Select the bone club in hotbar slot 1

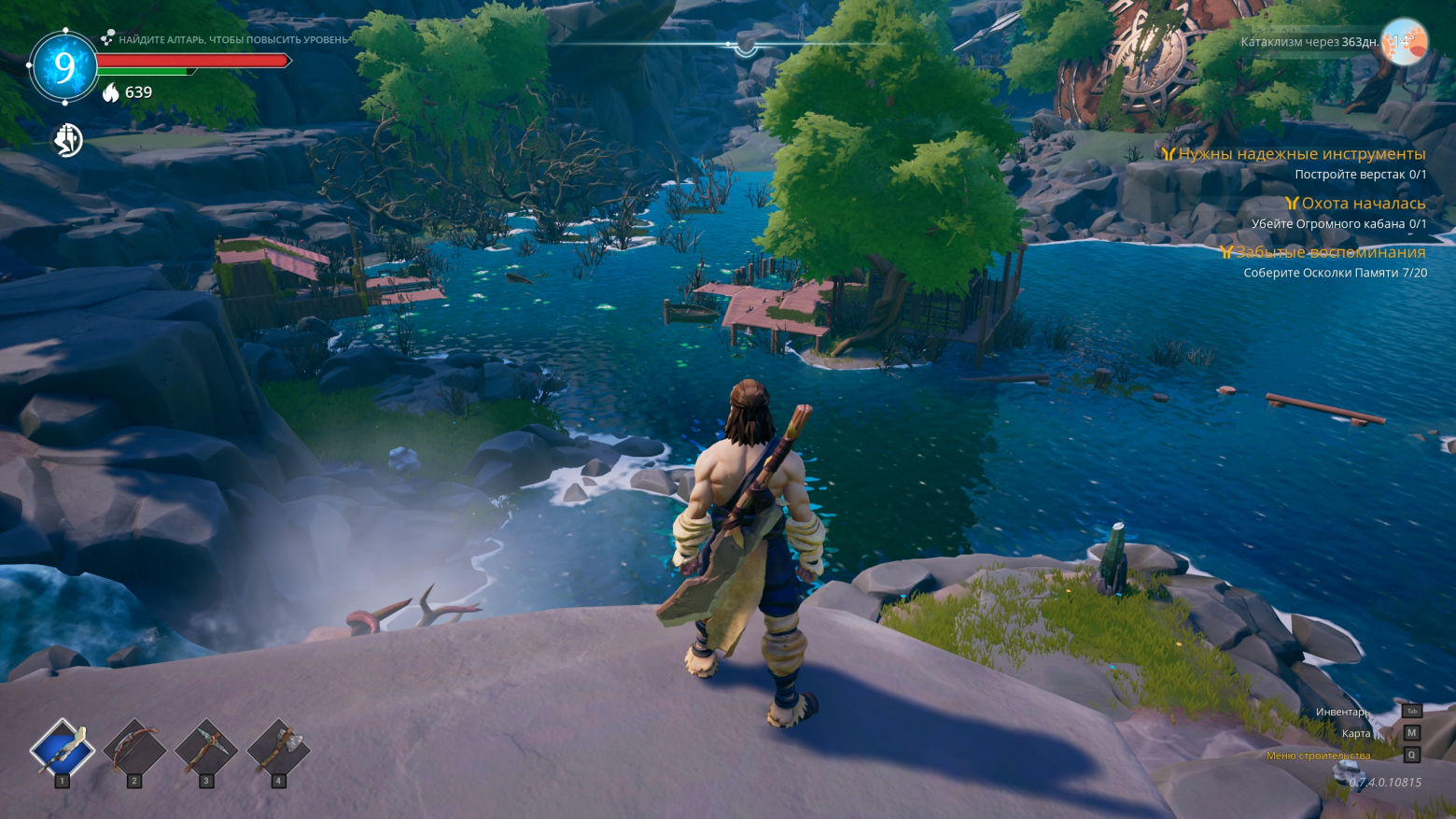pos(62,748)
